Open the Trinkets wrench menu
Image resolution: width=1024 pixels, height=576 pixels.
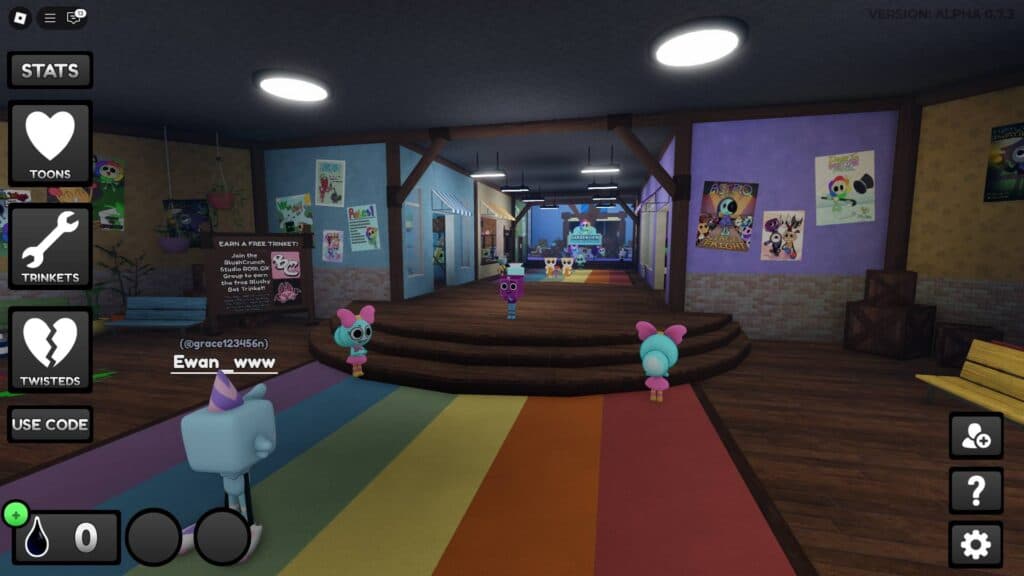pos(50,247)
